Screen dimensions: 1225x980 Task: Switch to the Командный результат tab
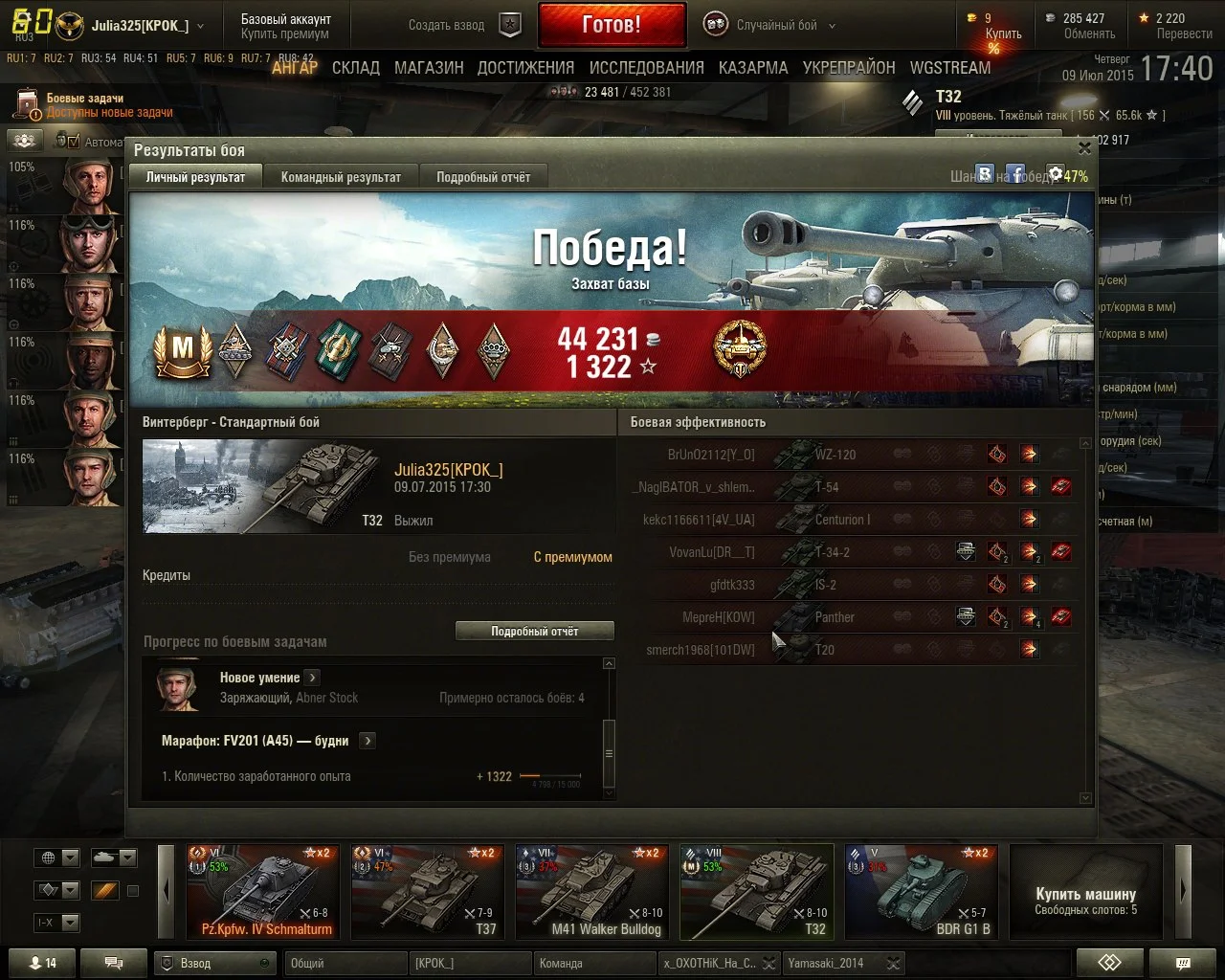(341, 177)
